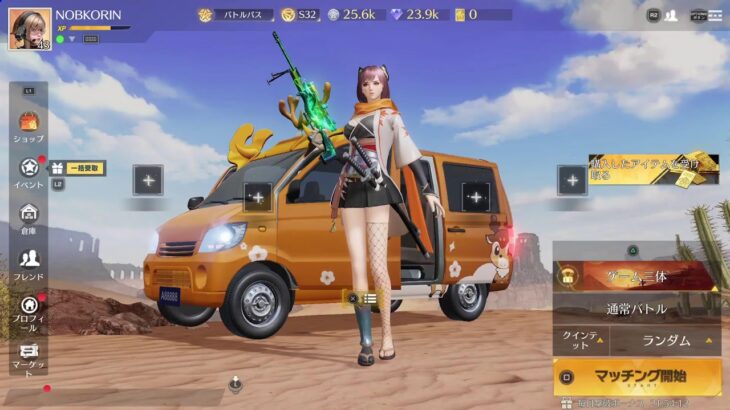Viewport: 730px width, 410px height.
Task: Claim all rewards with 一括受取 button
Action: click(x=78, y=168)
